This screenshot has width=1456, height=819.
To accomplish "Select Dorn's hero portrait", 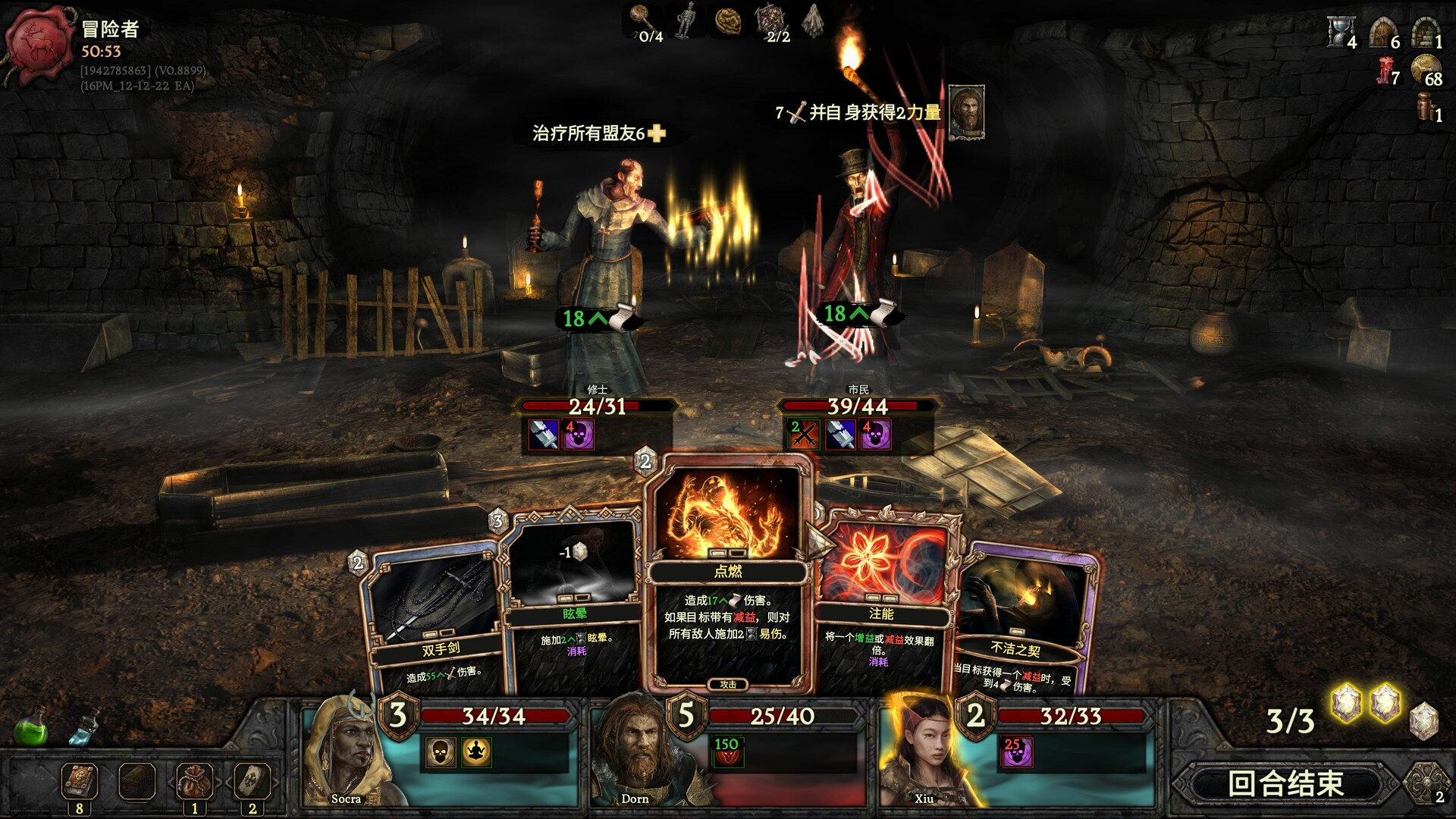I will click(633, 751).
